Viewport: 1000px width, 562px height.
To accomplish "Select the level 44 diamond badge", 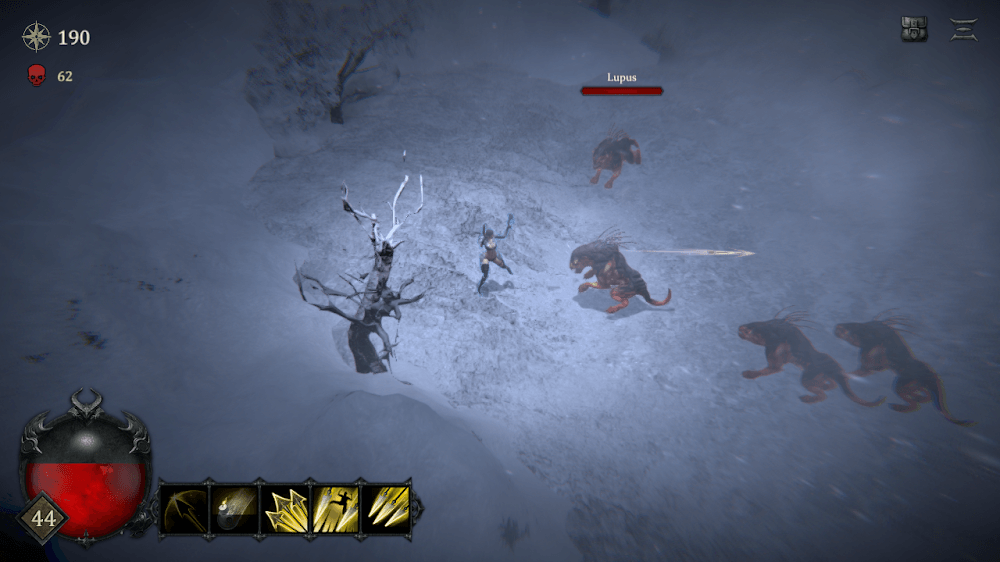I will (x=44, y=519).
